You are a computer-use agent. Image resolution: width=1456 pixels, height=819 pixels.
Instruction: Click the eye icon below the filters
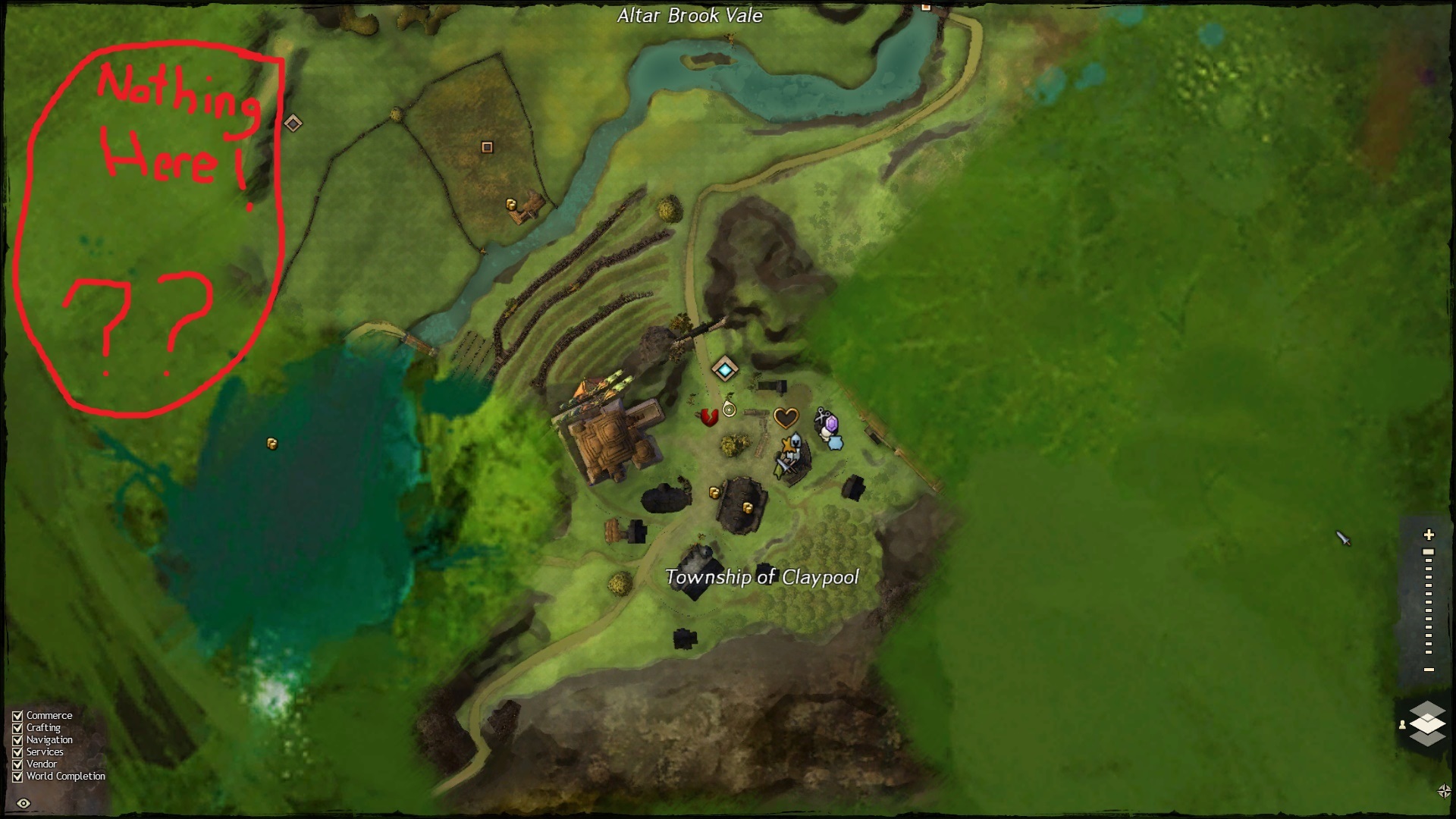click(24, 804)
